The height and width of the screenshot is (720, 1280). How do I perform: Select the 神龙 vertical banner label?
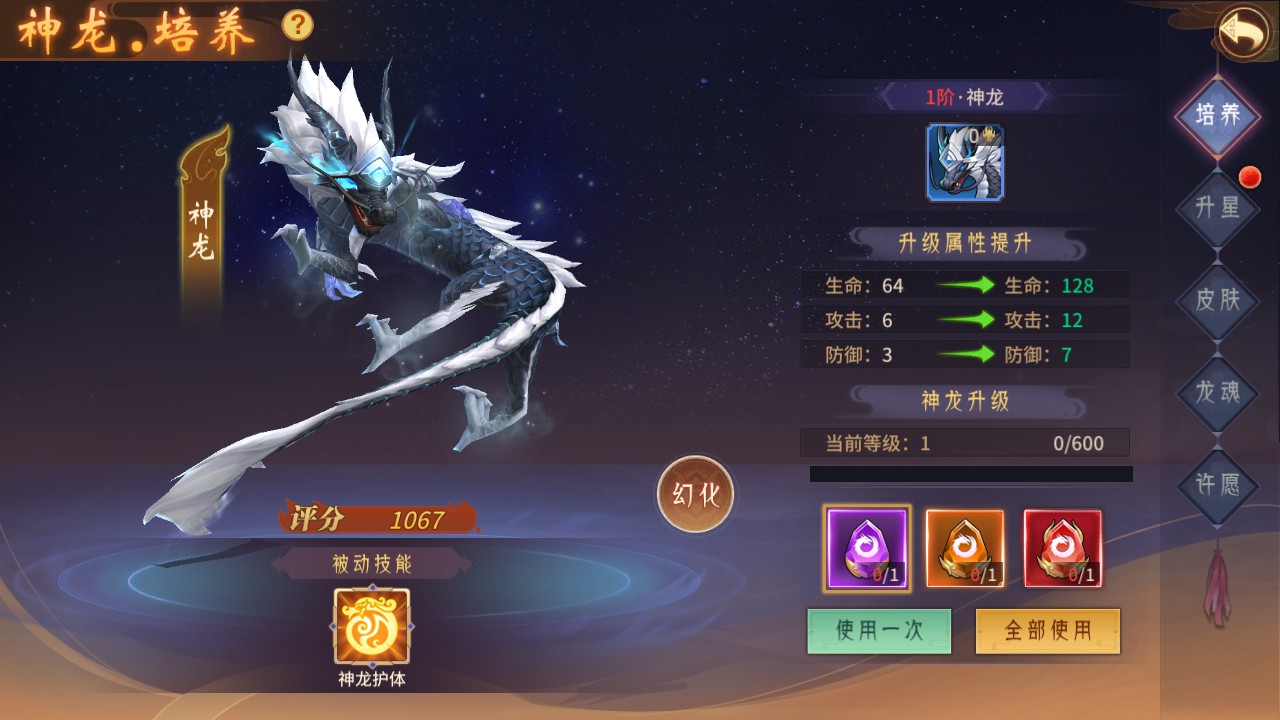tap(202, 230)
